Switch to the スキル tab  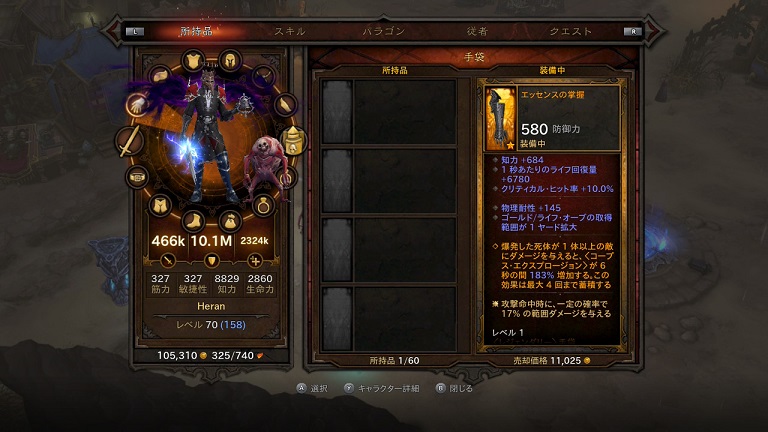[290, 31]
